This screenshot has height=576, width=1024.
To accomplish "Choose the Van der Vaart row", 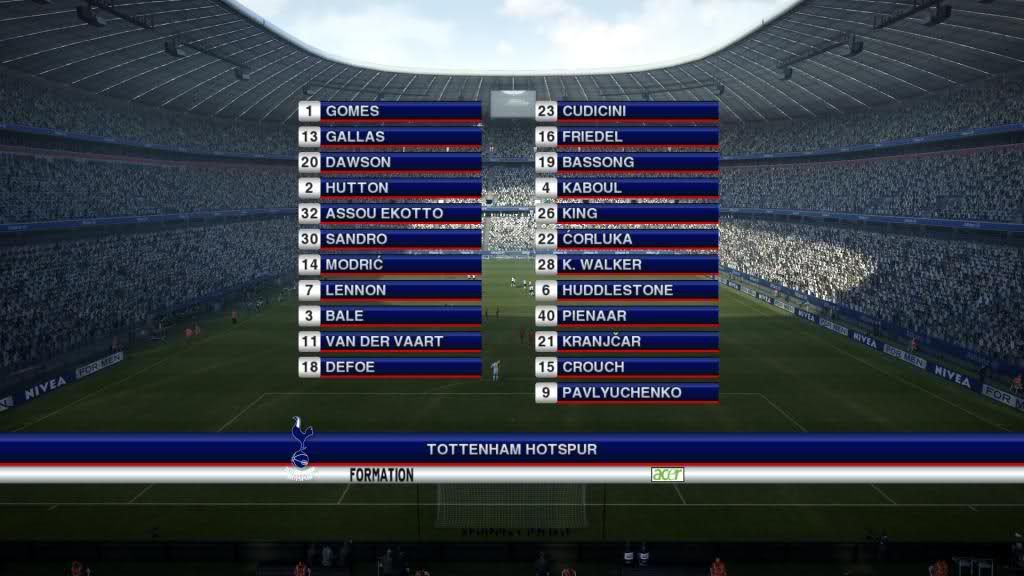I will [390, 341].
